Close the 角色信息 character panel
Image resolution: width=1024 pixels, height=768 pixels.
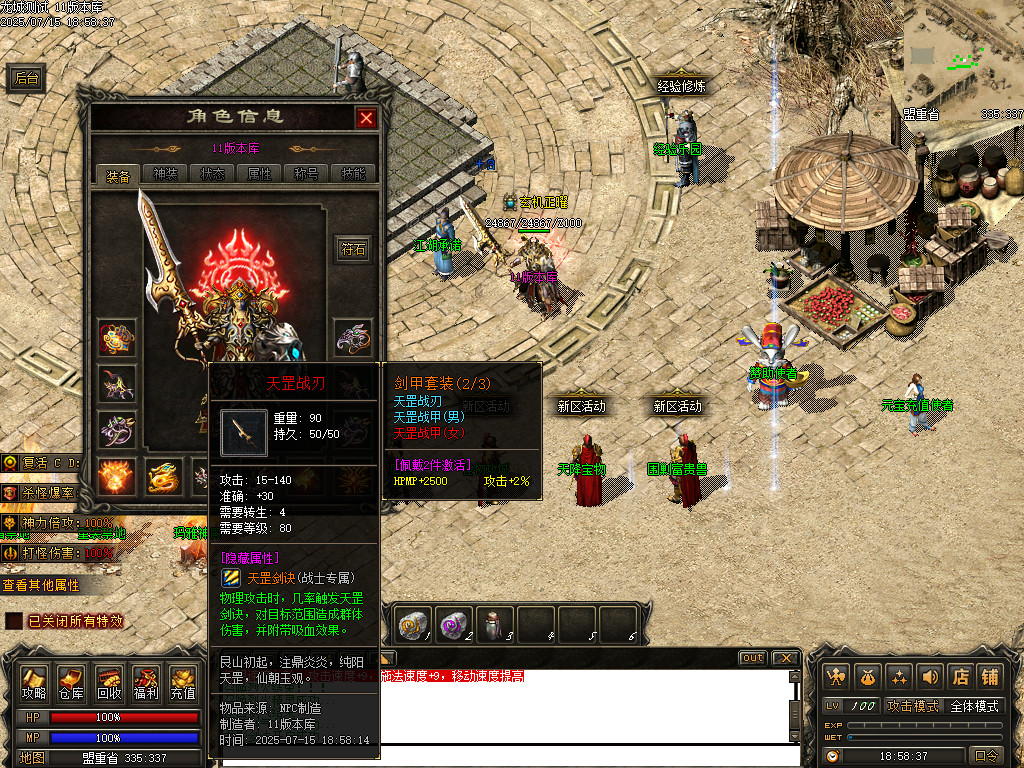click(366, 118)
